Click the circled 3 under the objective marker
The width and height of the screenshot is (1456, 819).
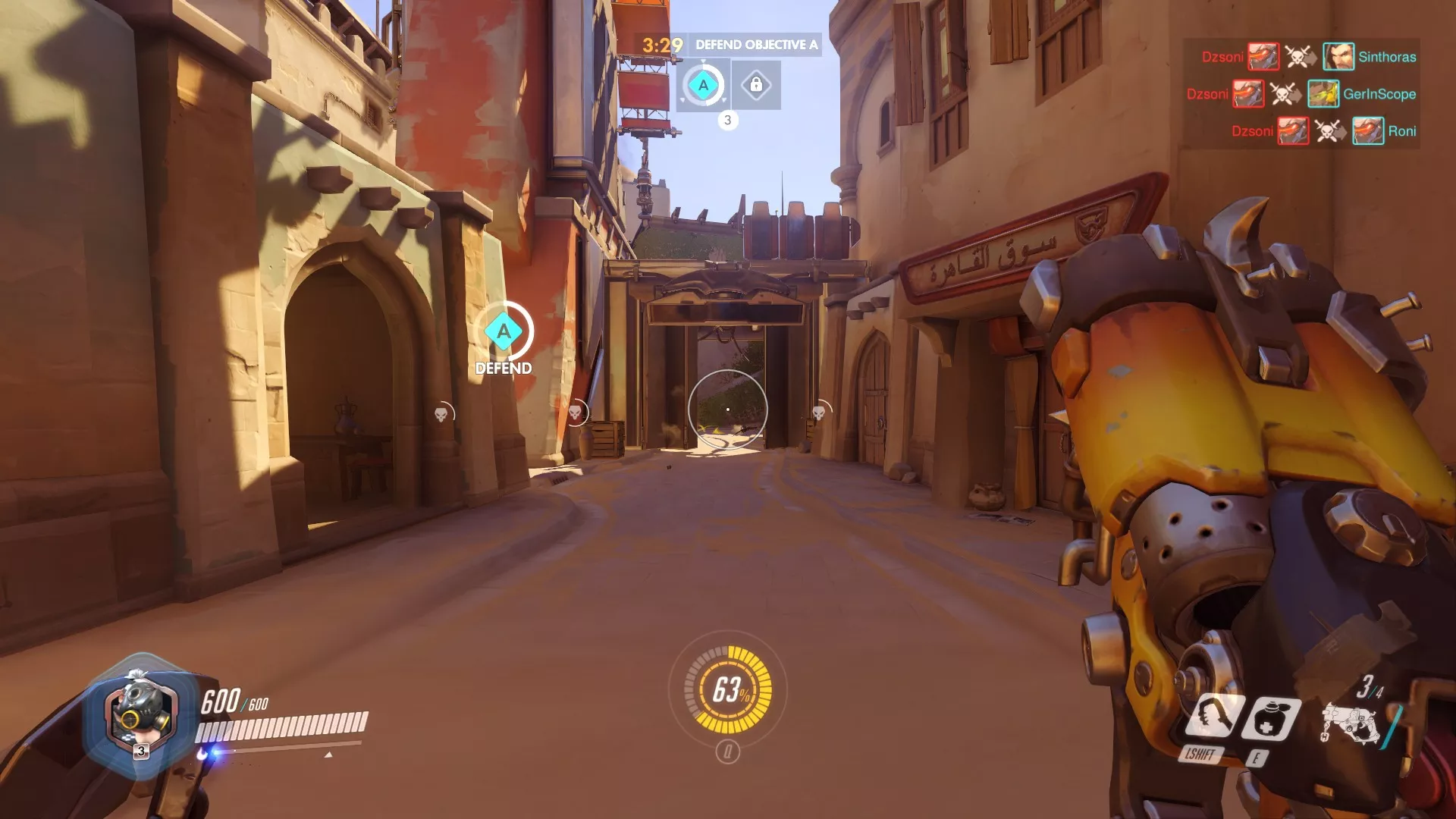(730, 118)
